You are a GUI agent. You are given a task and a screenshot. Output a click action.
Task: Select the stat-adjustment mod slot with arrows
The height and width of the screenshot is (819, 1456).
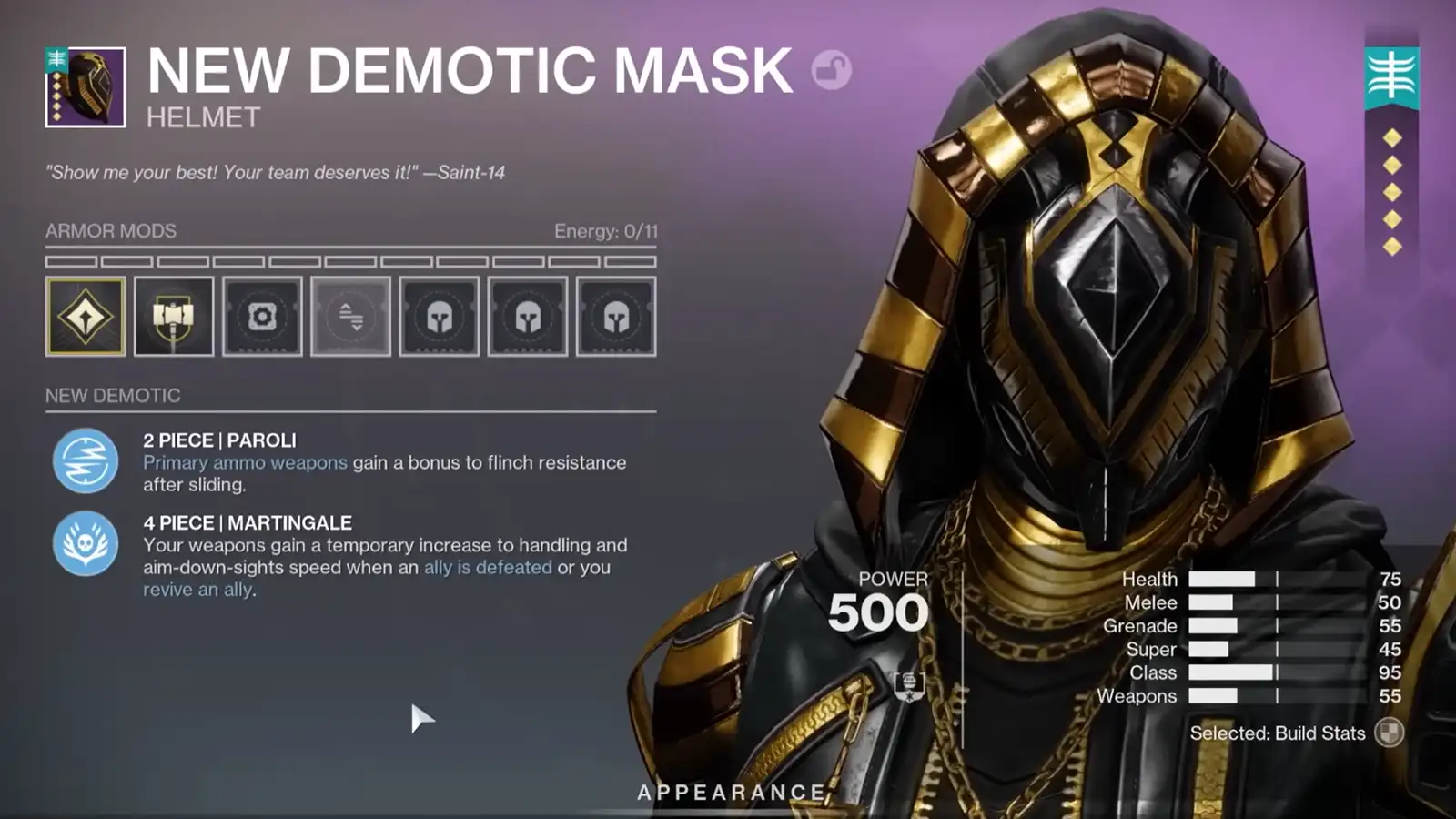click(x=350, y=314)
